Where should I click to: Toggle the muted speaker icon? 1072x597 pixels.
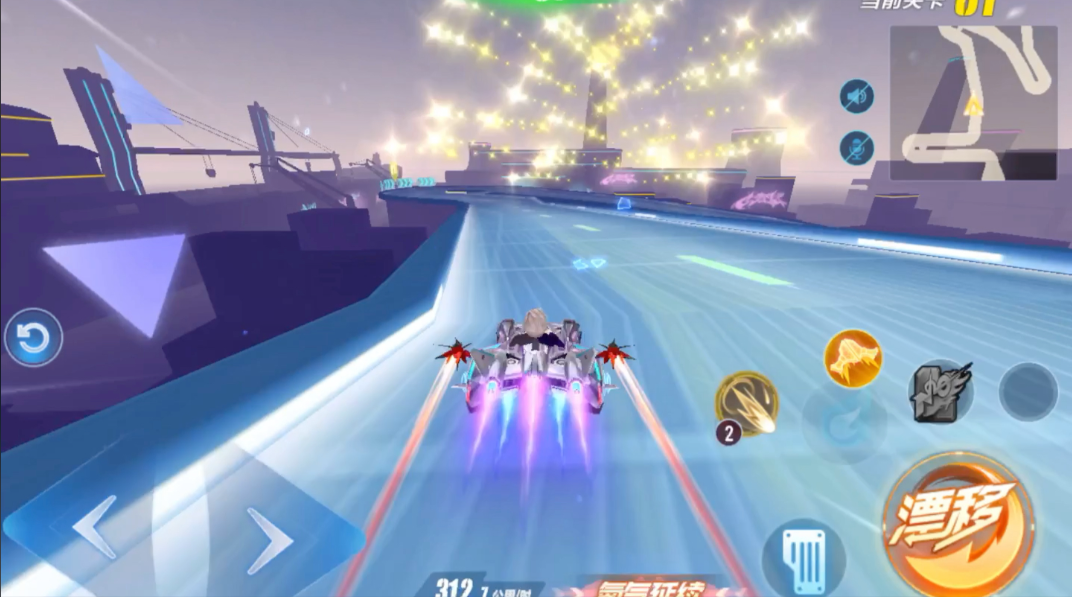pyautogui.click(x=857, y=97)
